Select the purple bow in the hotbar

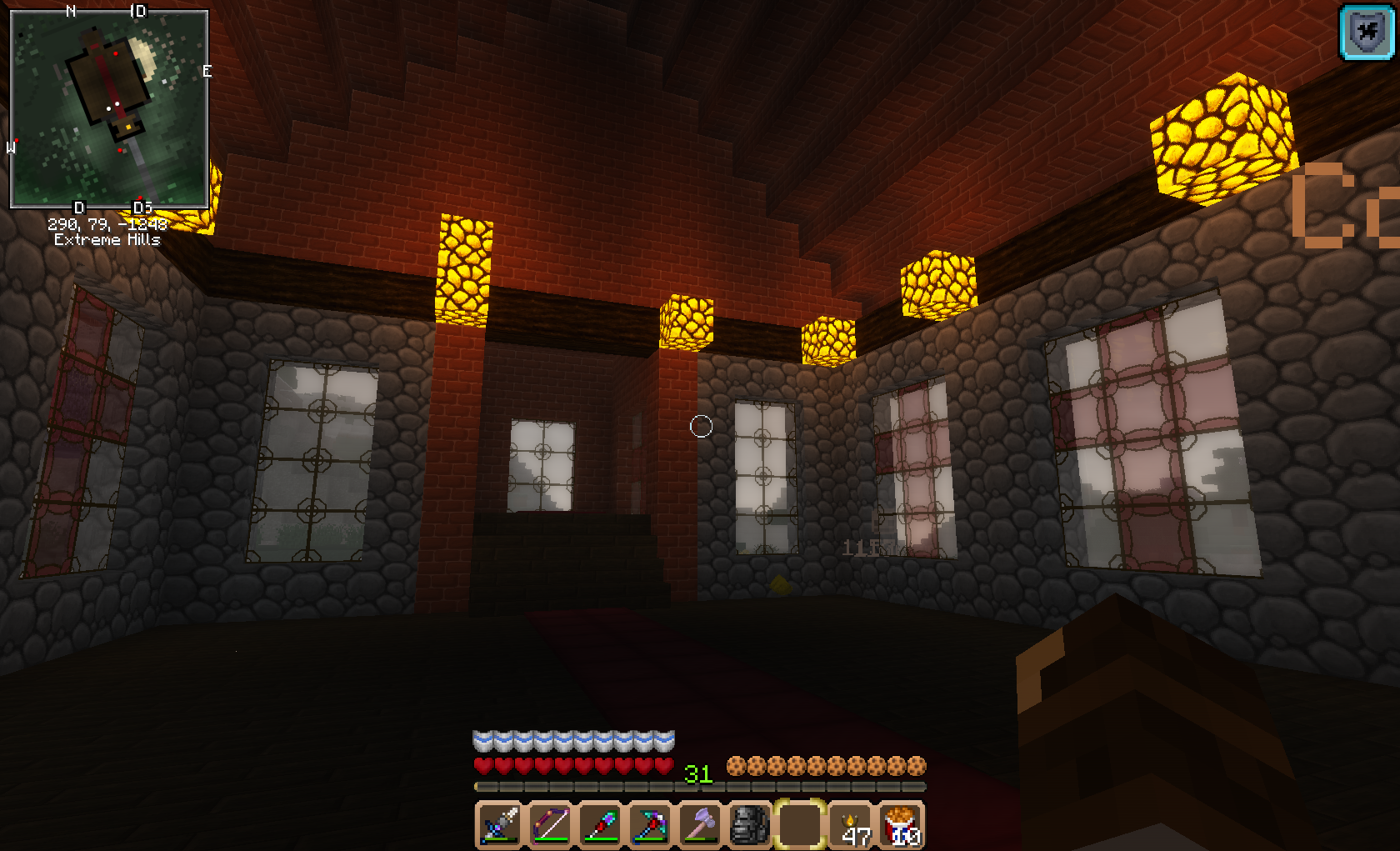click(x=550, y=825)
